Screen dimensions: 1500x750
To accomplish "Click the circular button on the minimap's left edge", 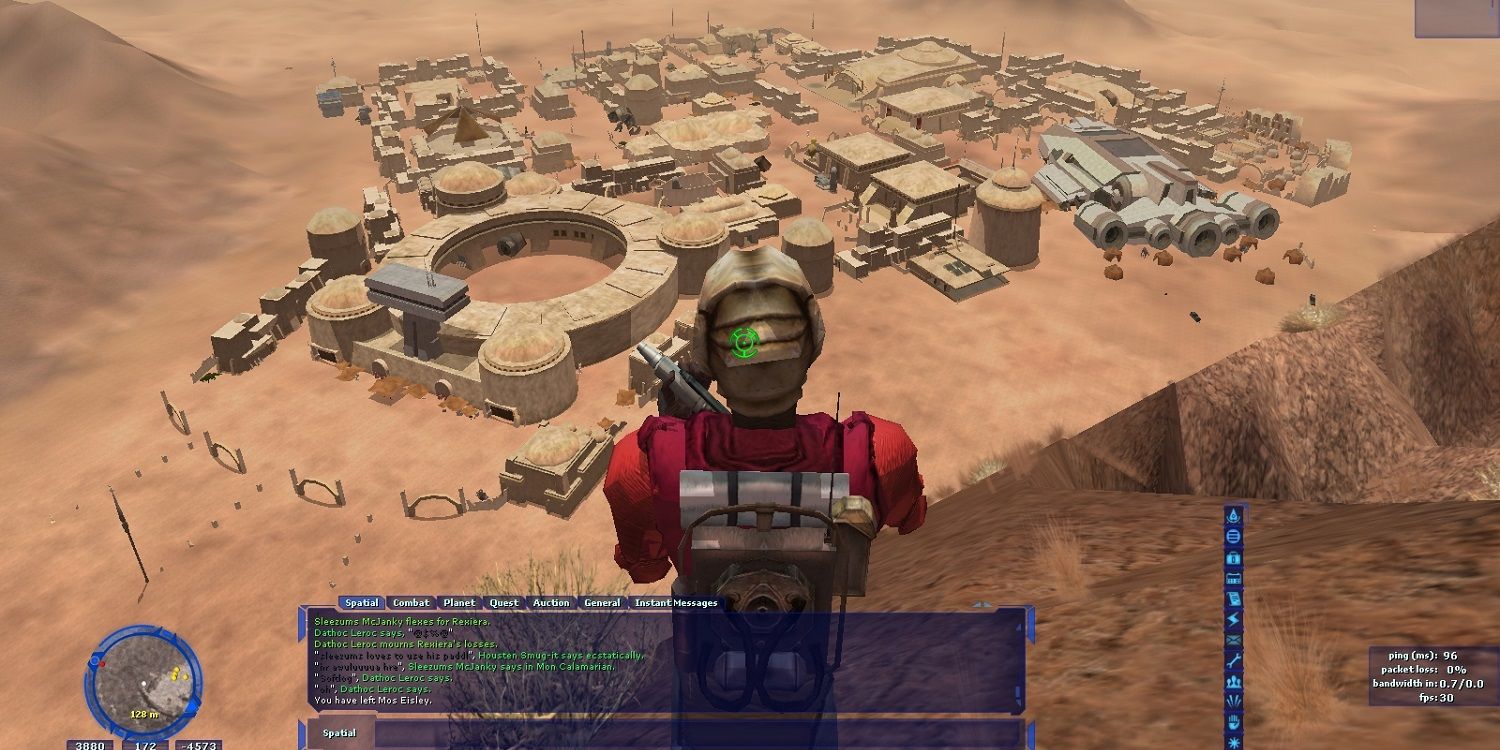I will [x=94, y=661].
